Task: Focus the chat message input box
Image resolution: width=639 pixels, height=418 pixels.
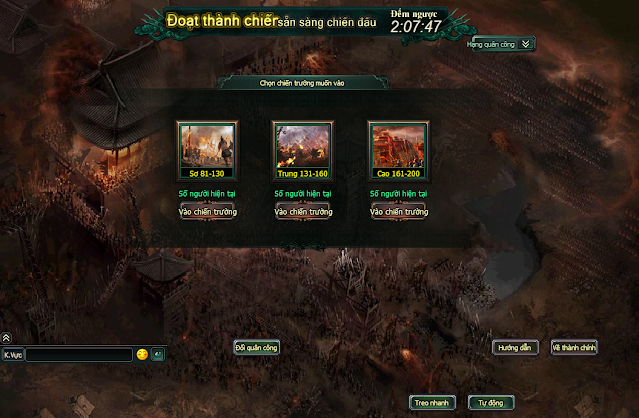Action: 79,355
